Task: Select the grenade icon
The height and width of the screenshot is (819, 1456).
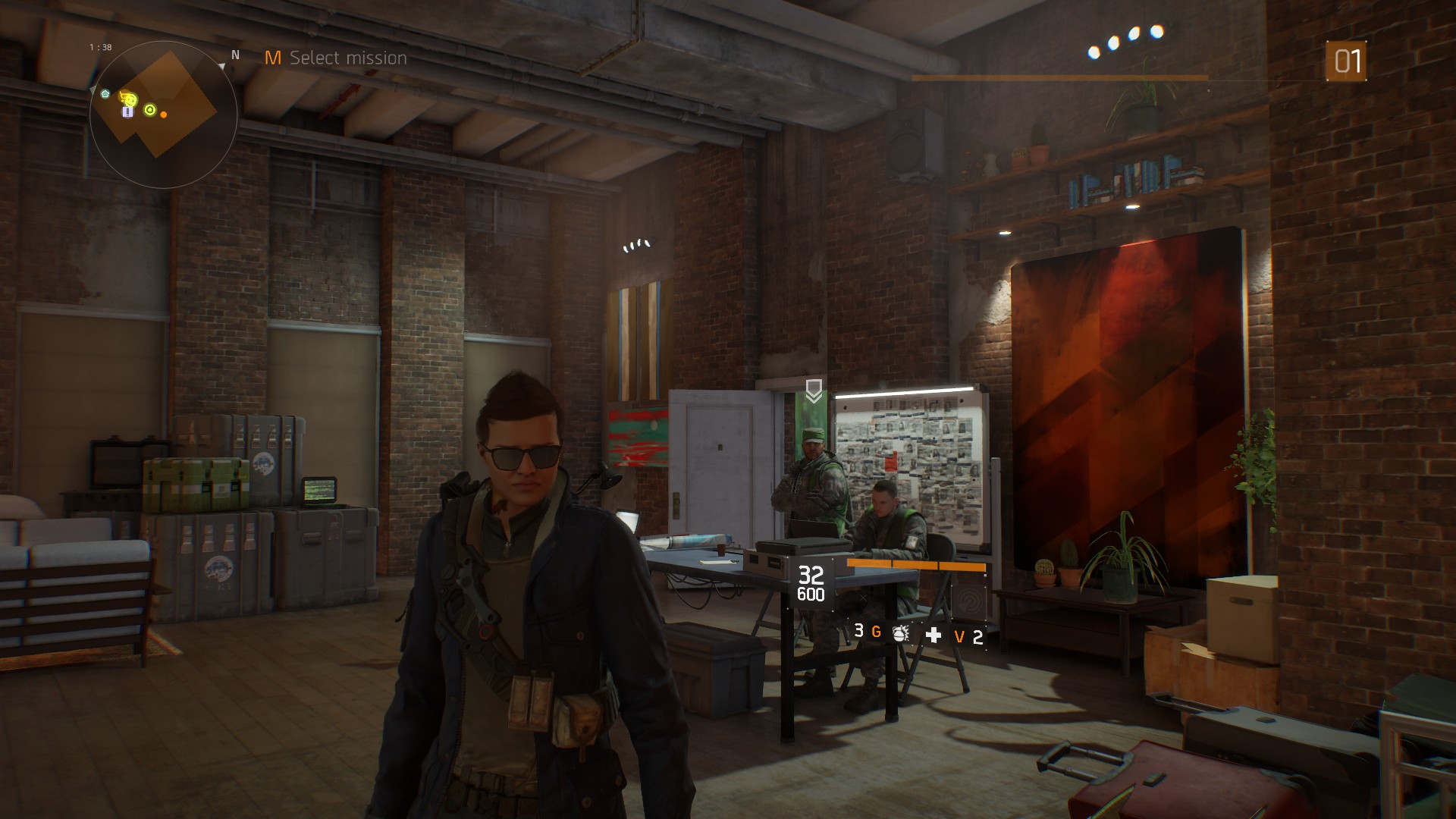Action: click(900, 634)
